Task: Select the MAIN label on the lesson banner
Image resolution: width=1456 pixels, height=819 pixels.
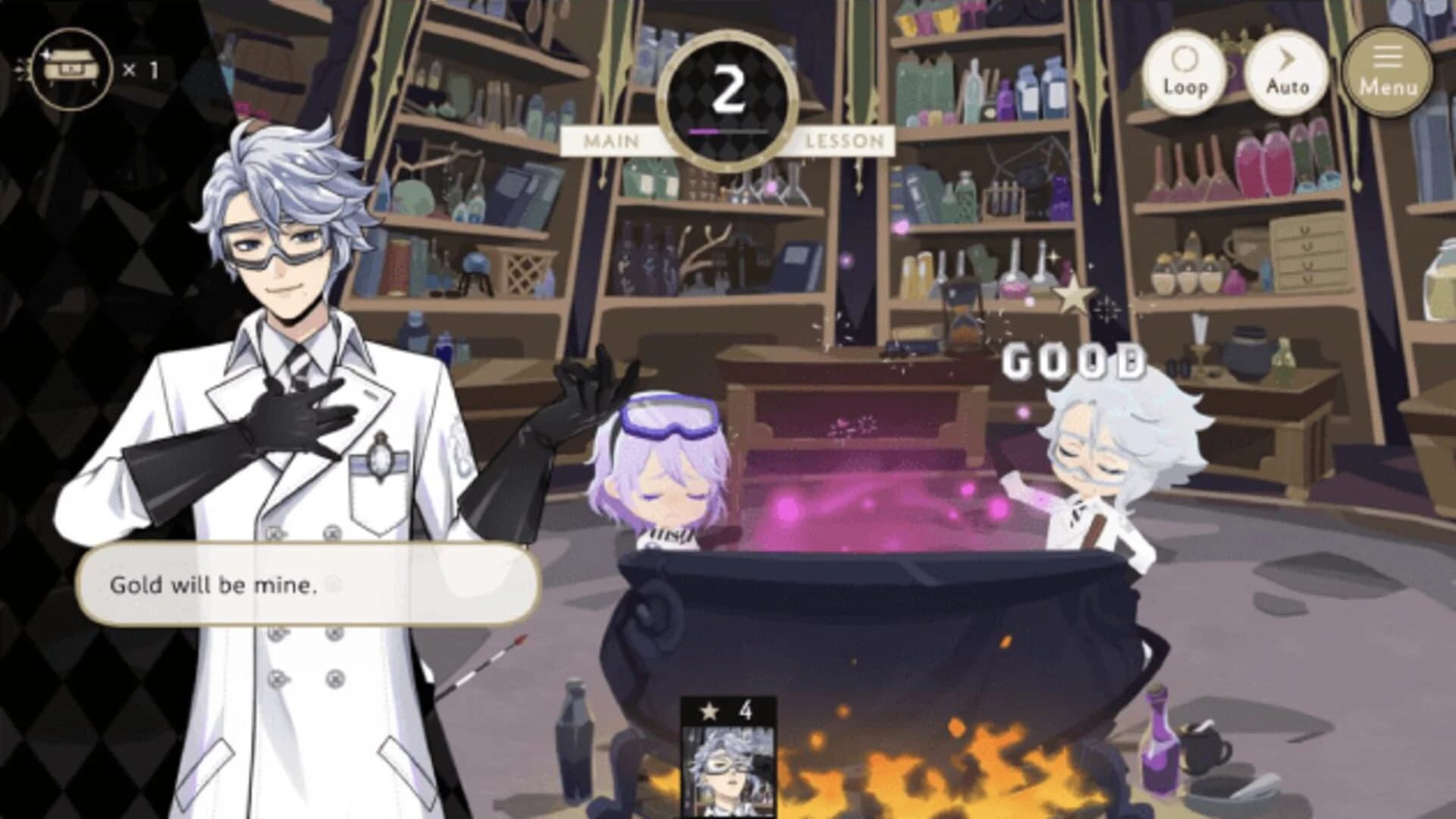Action: [x=610, y=140]
